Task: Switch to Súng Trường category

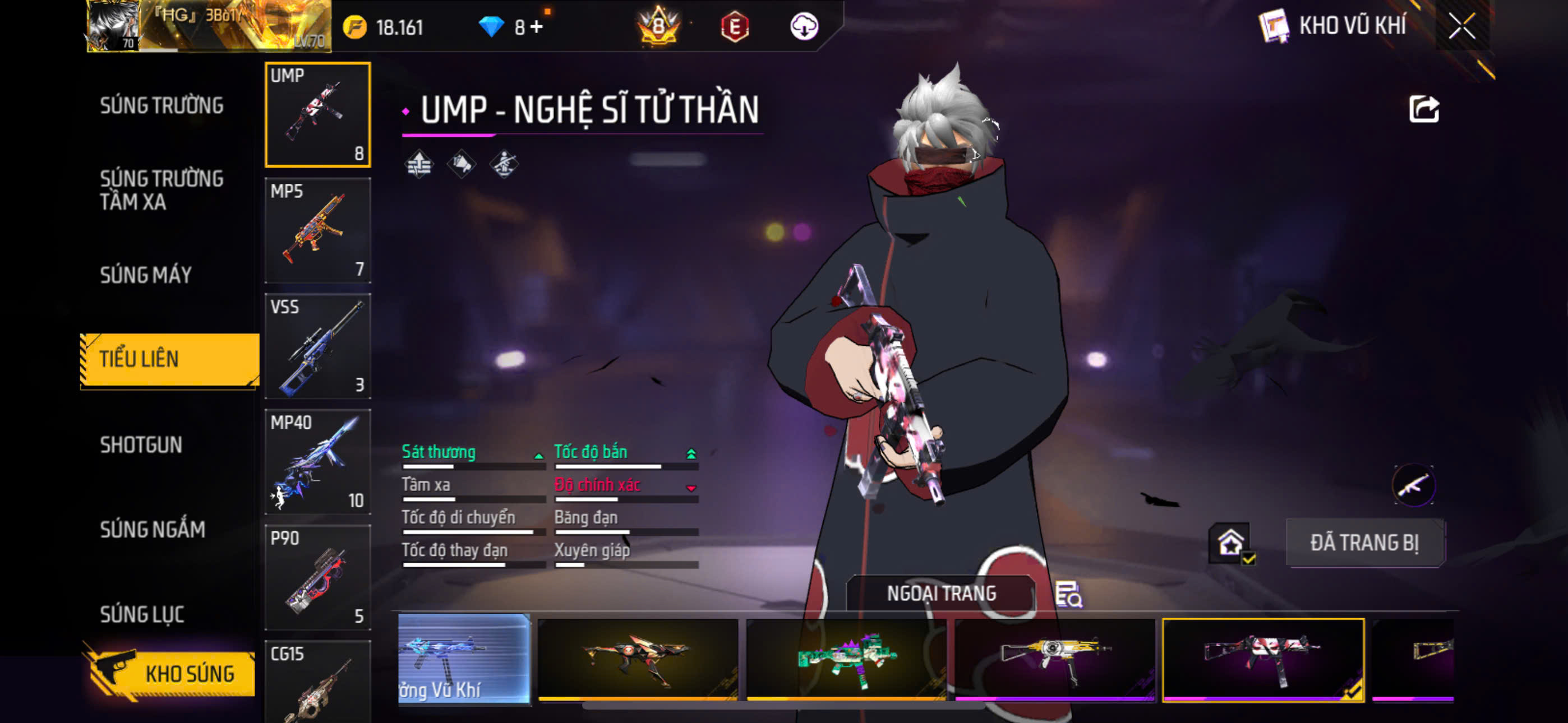Action: 162,105
